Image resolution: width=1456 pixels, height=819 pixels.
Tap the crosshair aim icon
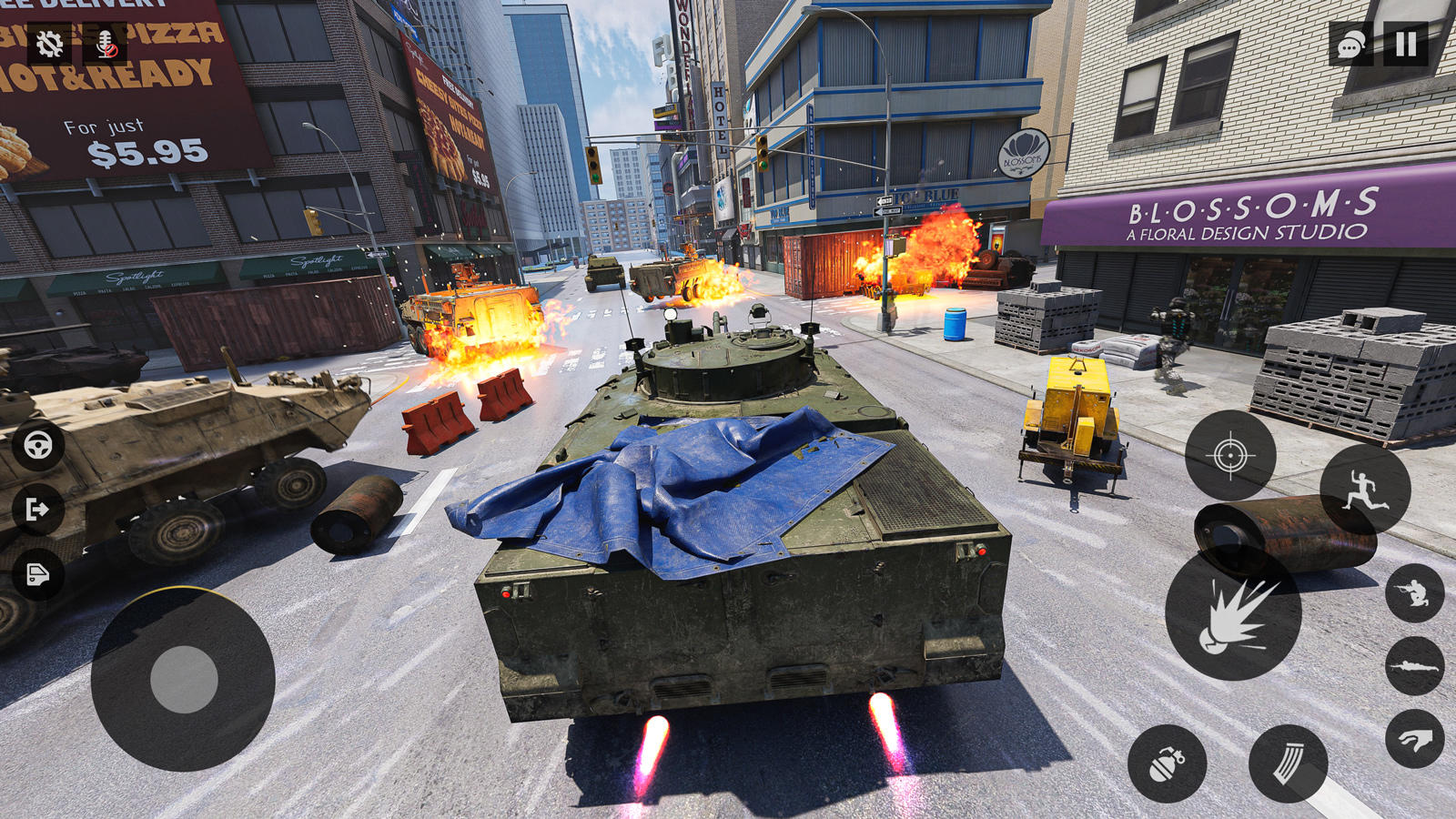(x=1233, y=453)
